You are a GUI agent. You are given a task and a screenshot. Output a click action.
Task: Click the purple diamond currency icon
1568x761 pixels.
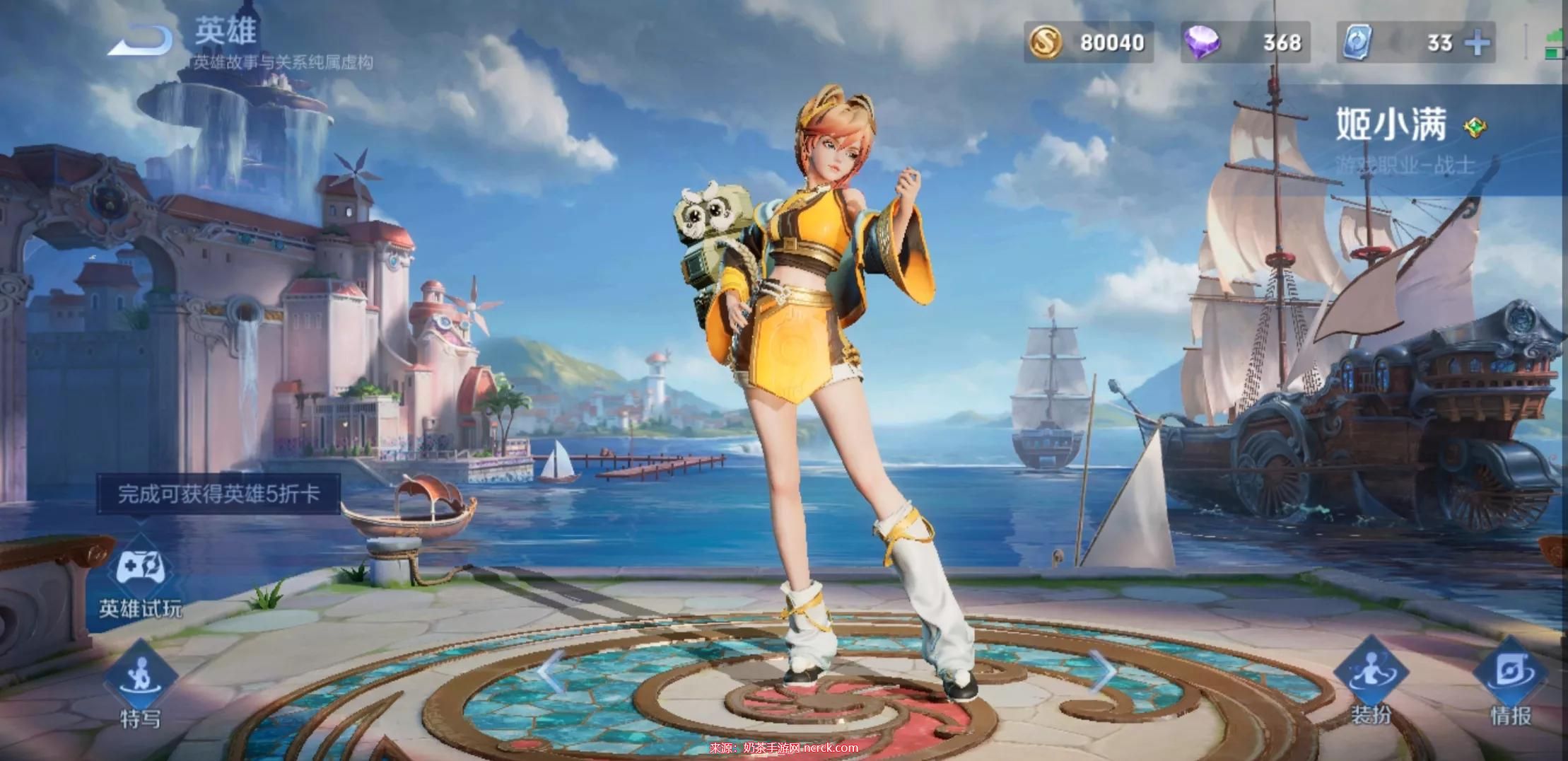point(1202,43)
